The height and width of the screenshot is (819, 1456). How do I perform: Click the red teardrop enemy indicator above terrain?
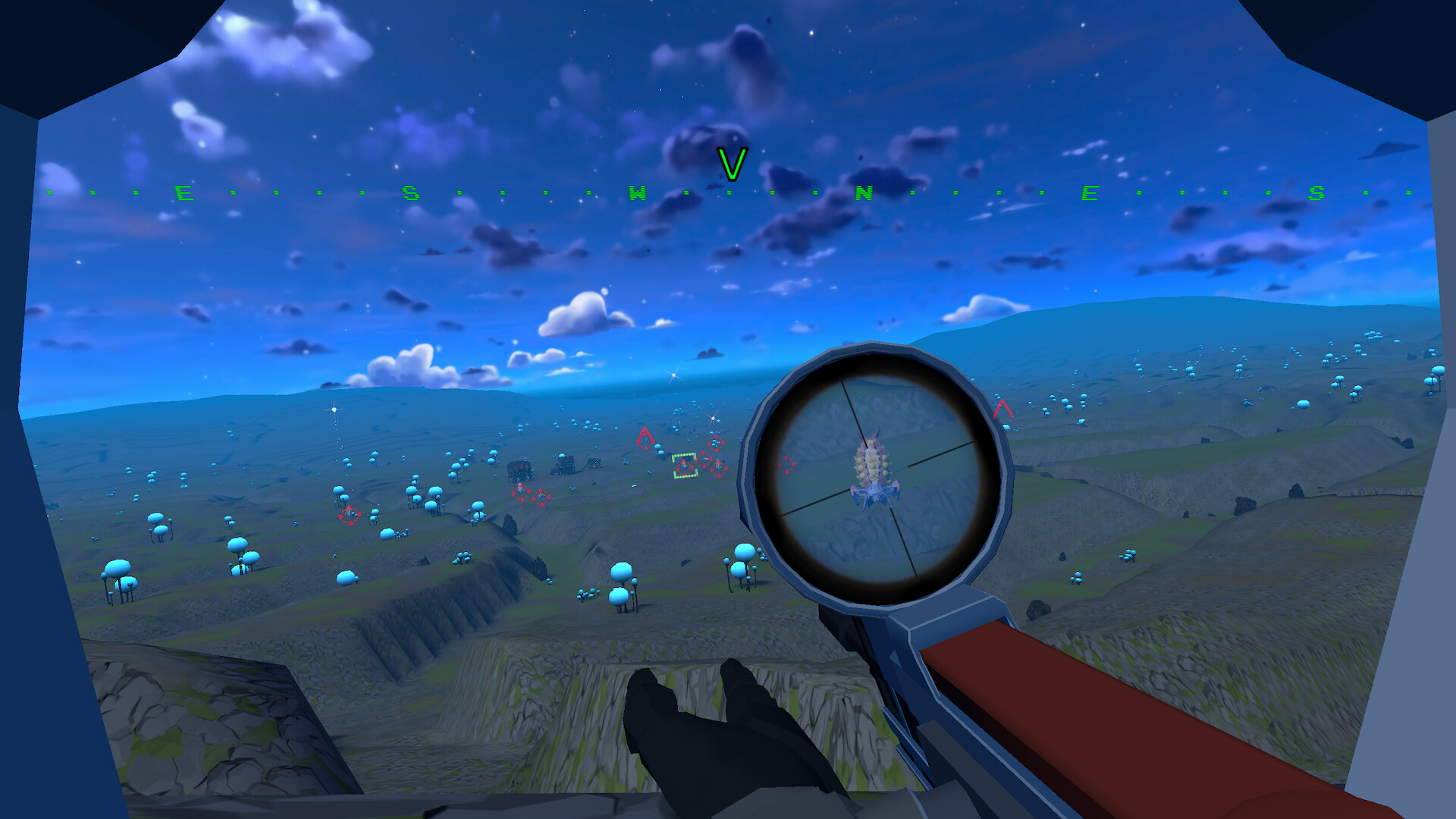[x=644, y=438]
